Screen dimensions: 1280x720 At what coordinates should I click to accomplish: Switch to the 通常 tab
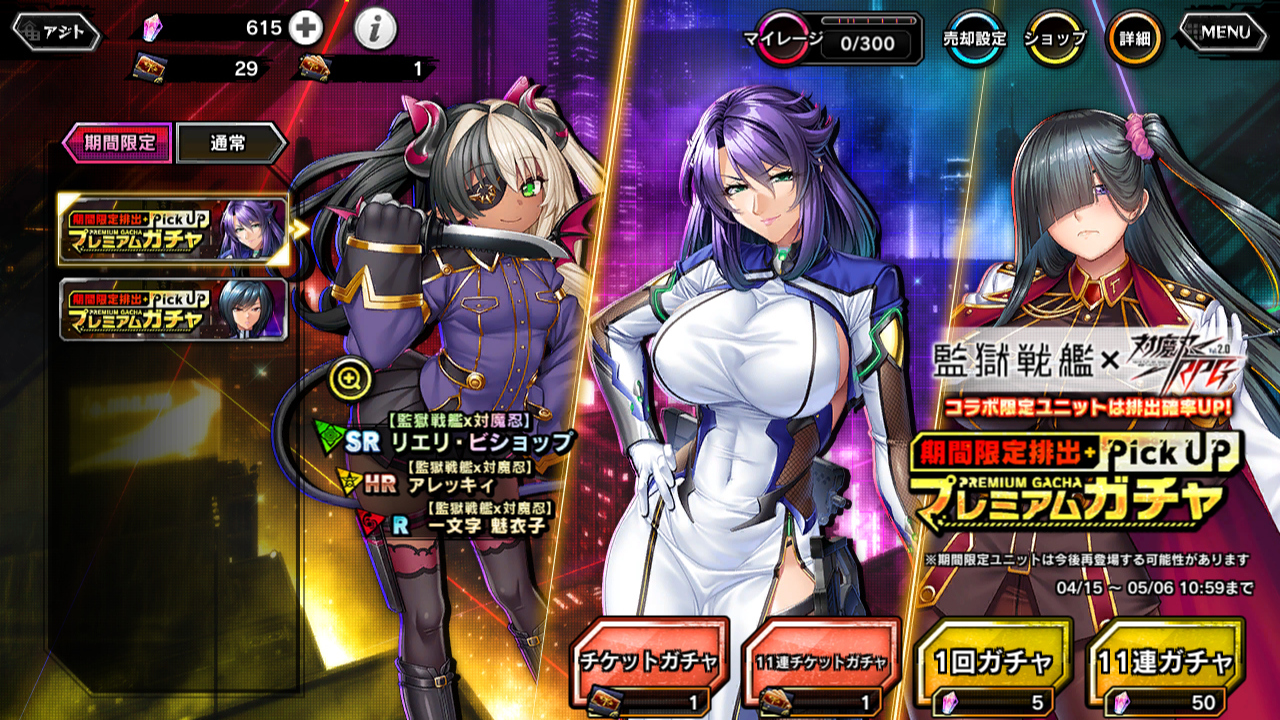pyautogui.click(x=231, y=143)
